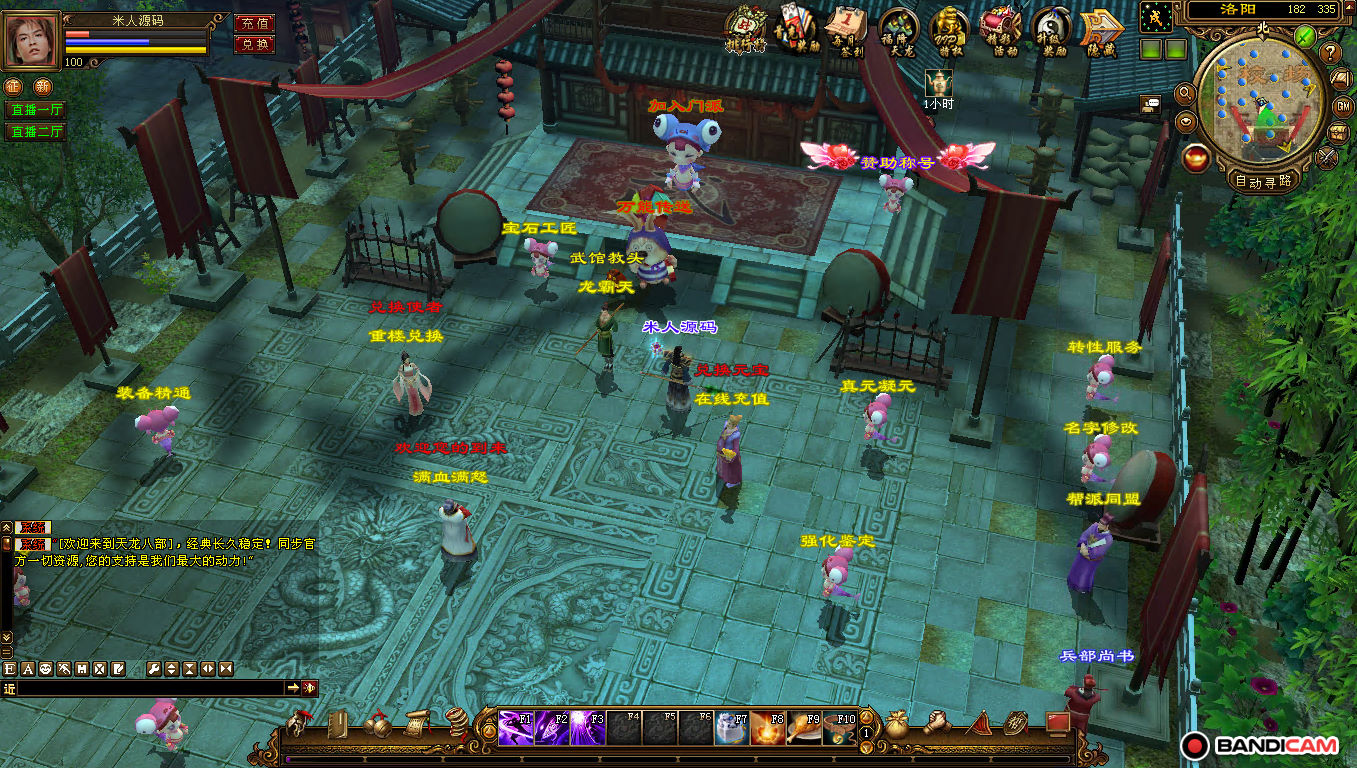Viewport: 1357px width, 768px height.
Task: Click the magnifying glass beside the minimap
Action: coord(1186,93)
